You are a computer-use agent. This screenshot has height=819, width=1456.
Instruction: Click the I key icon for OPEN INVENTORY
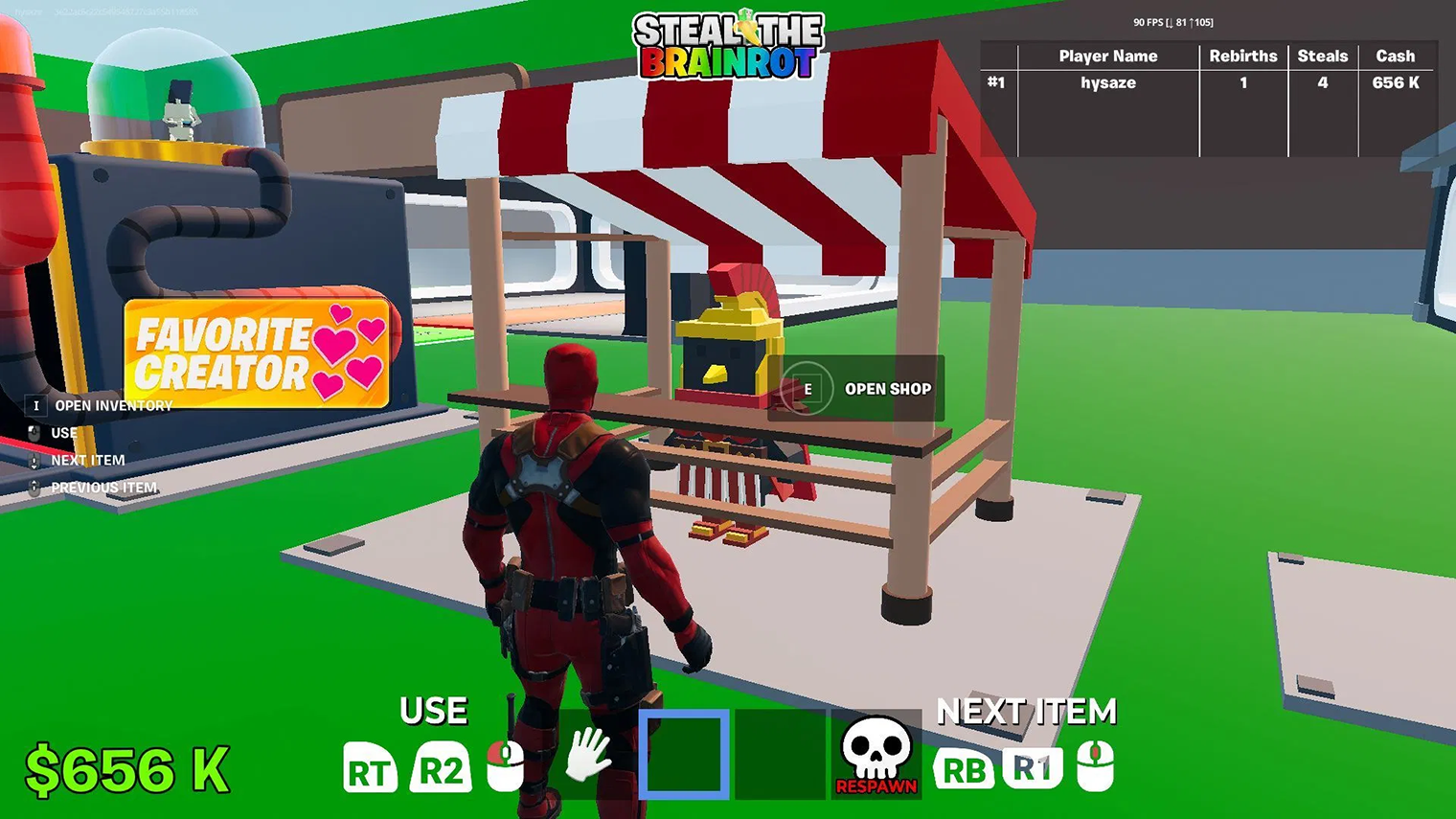tap(36, 405)
